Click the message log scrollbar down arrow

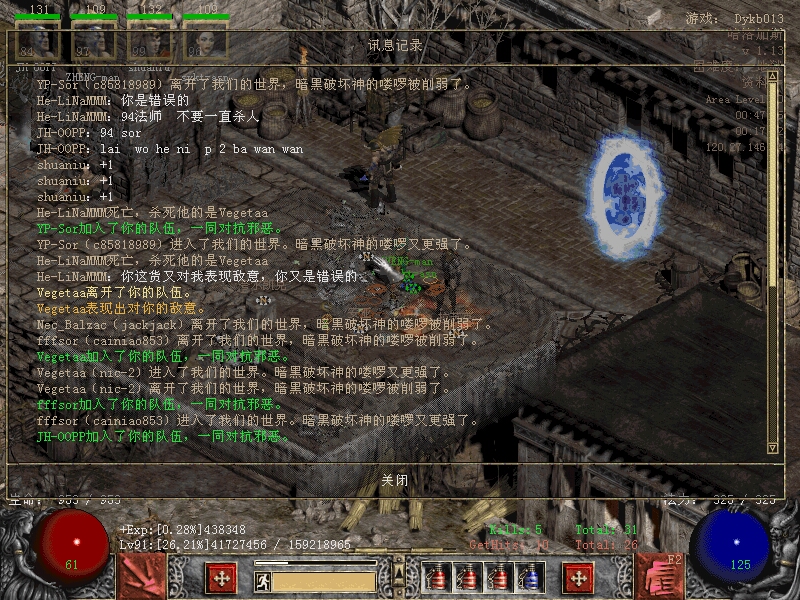(772, 447)
